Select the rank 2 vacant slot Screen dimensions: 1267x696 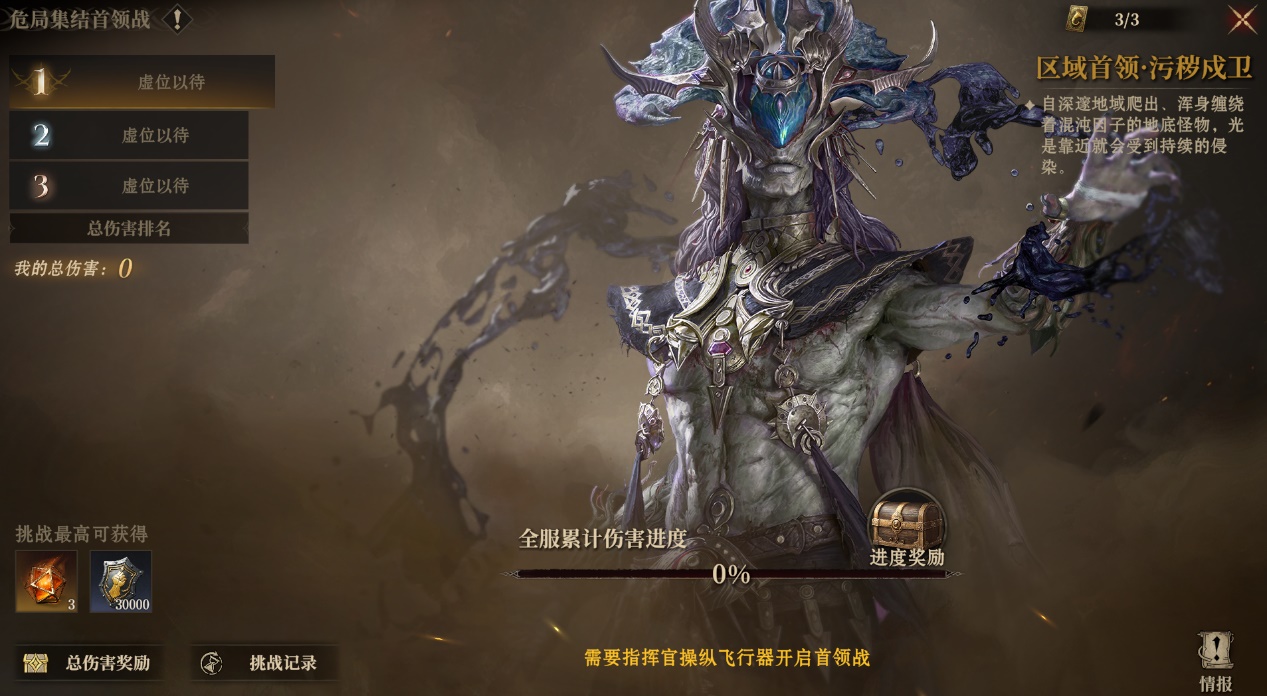[x=129, y=135]
